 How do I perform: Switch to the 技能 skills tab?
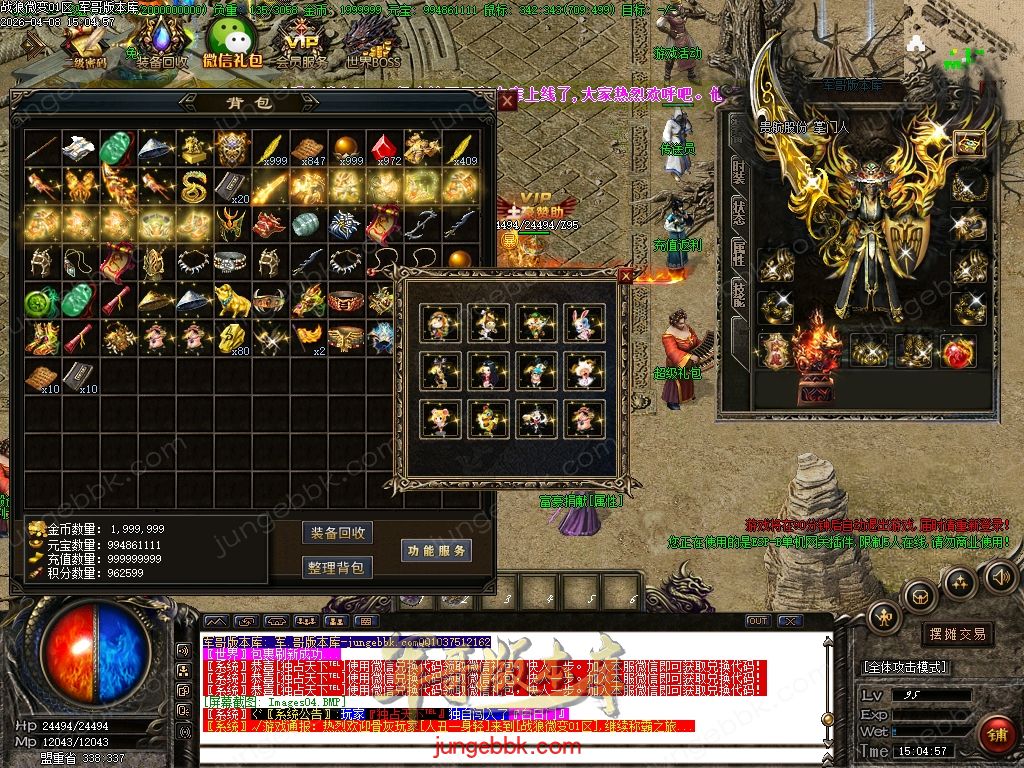coord(739,296)
